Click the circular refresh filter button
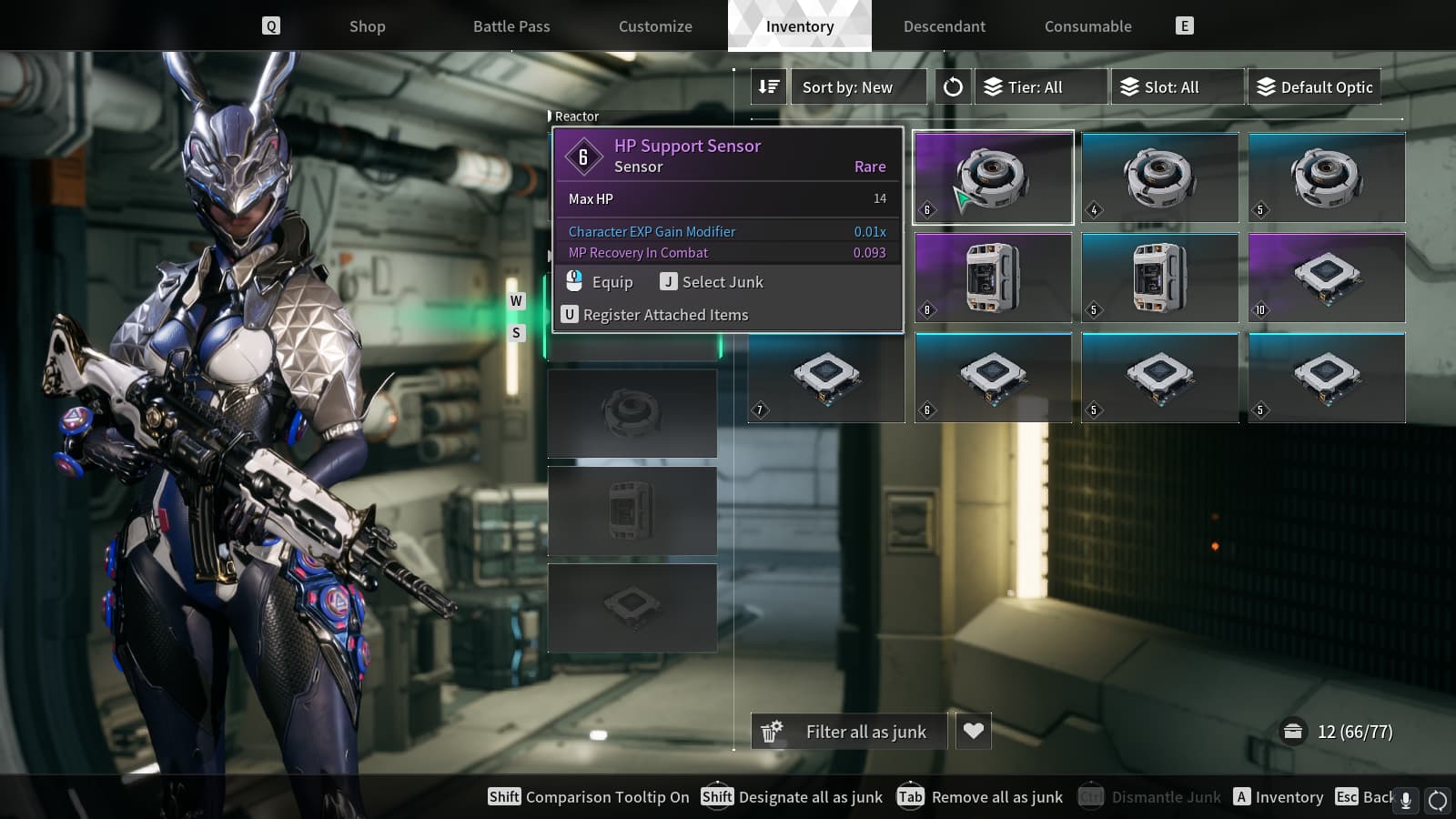 [x=953, y=87]
